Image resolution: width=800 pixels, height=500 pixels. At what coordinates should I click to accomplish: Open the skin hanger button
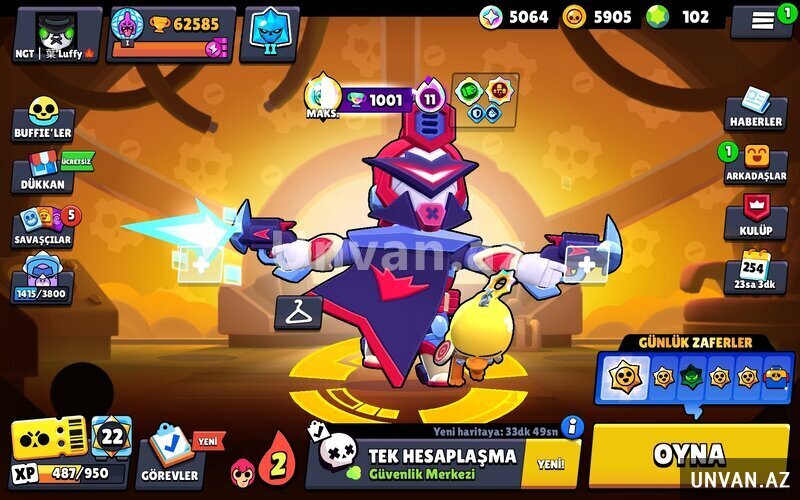coord(297,312)
